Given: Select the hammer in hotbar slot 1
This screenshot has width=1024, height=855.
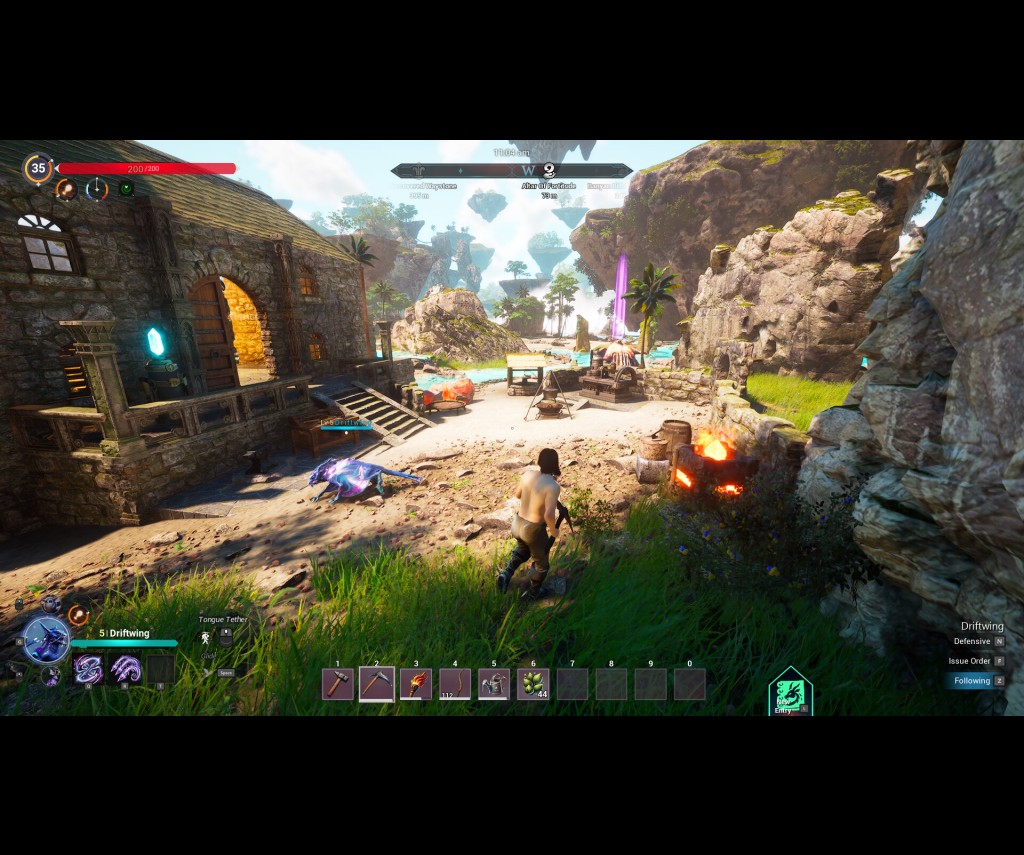Looking at the screenshot, I should pyautogui.click(x=338, y=684).
